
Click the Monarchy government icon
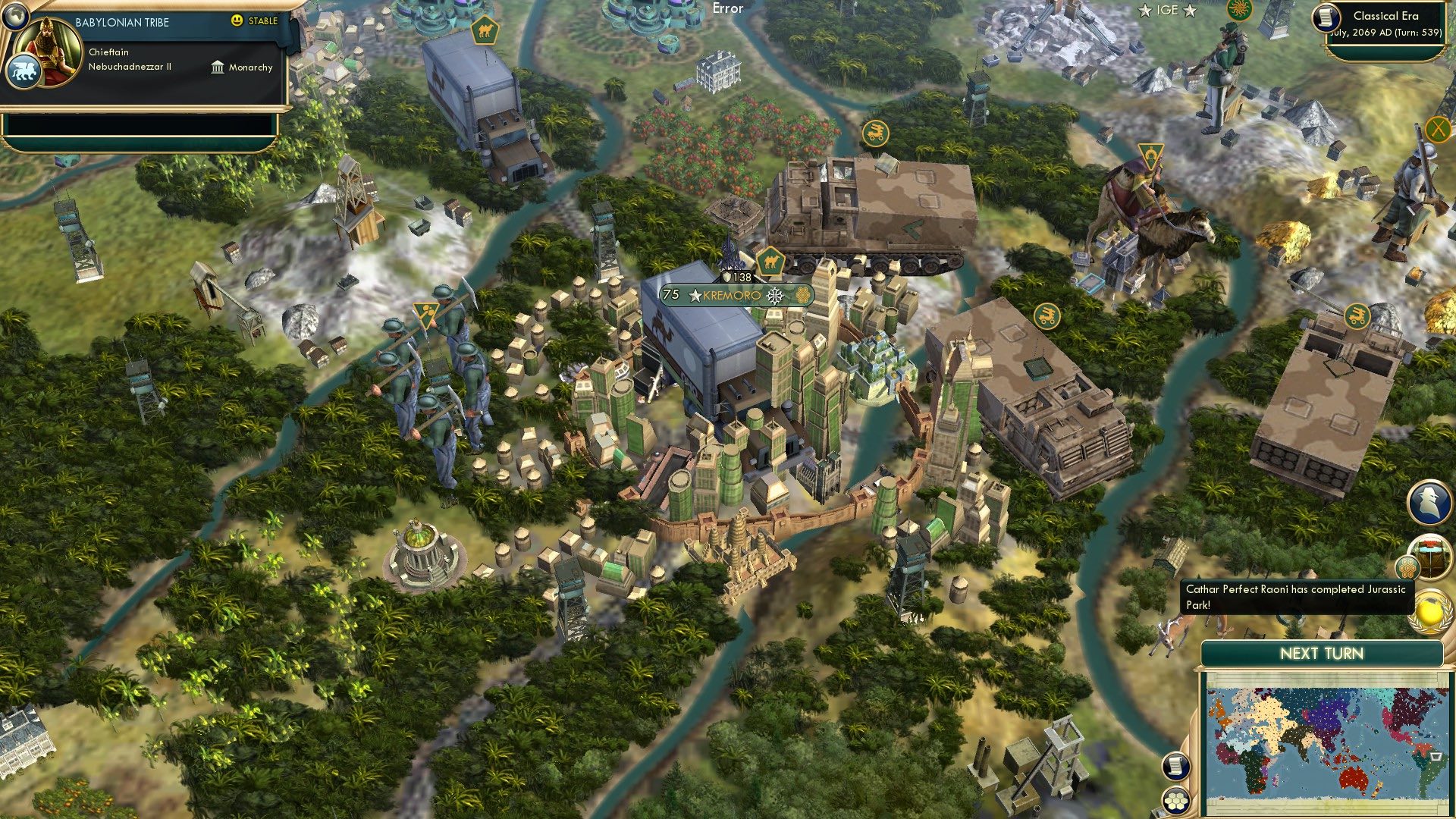coord(216,67)
